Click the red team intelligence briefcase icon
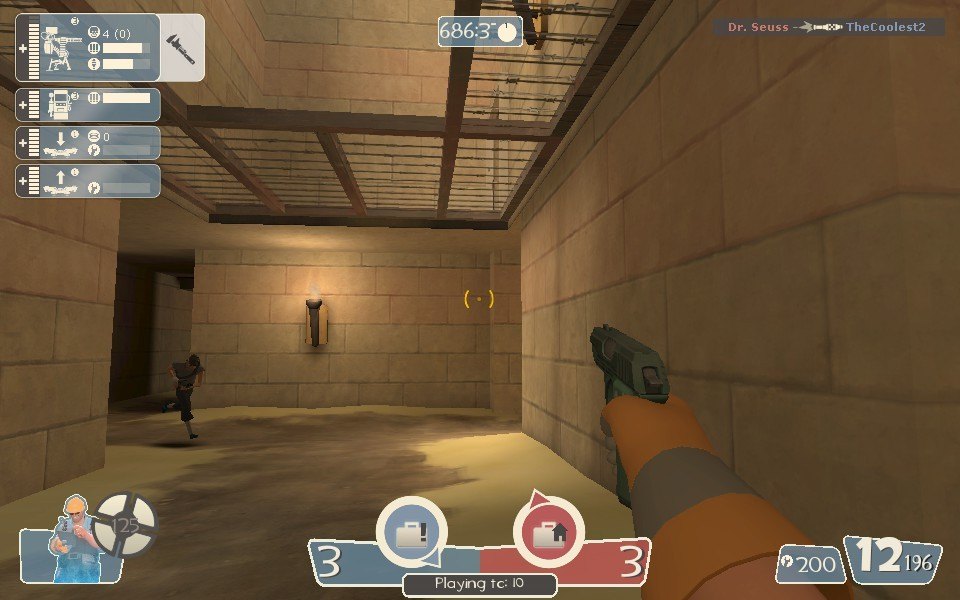 [x=548, y=532]
